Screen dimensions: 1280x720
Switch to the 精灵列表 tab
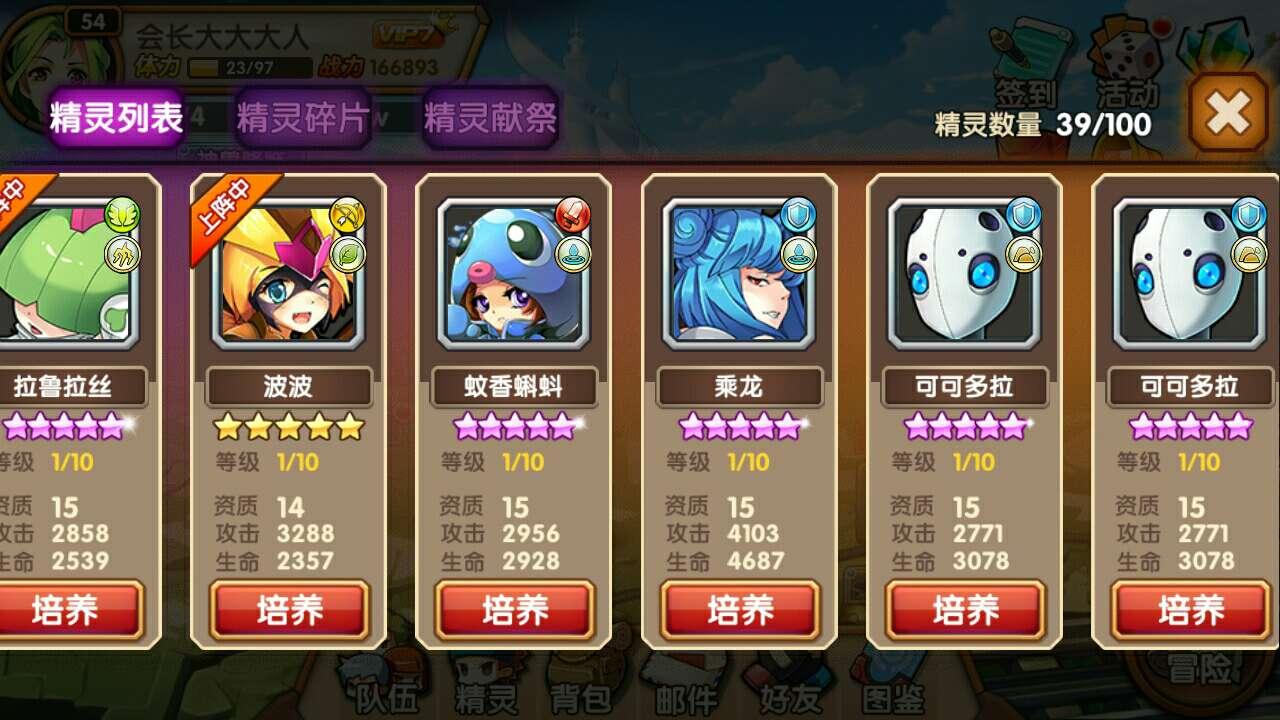pos(115,118)
